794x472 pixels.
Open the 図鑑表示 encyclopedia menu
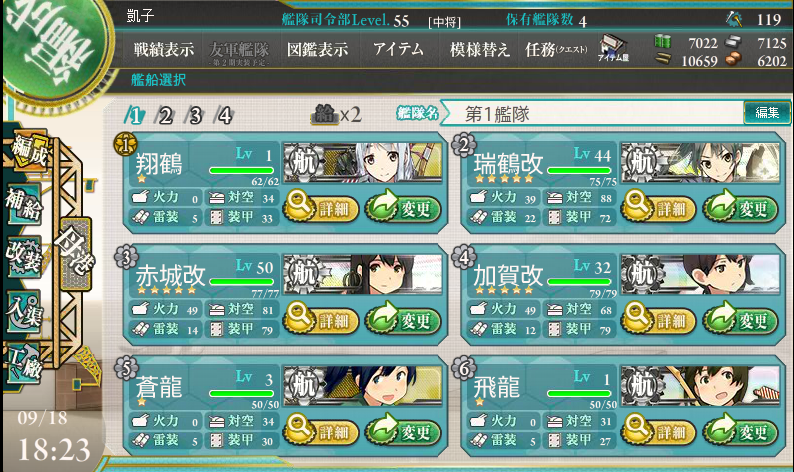pyautogui.click(x=317, y=50)
